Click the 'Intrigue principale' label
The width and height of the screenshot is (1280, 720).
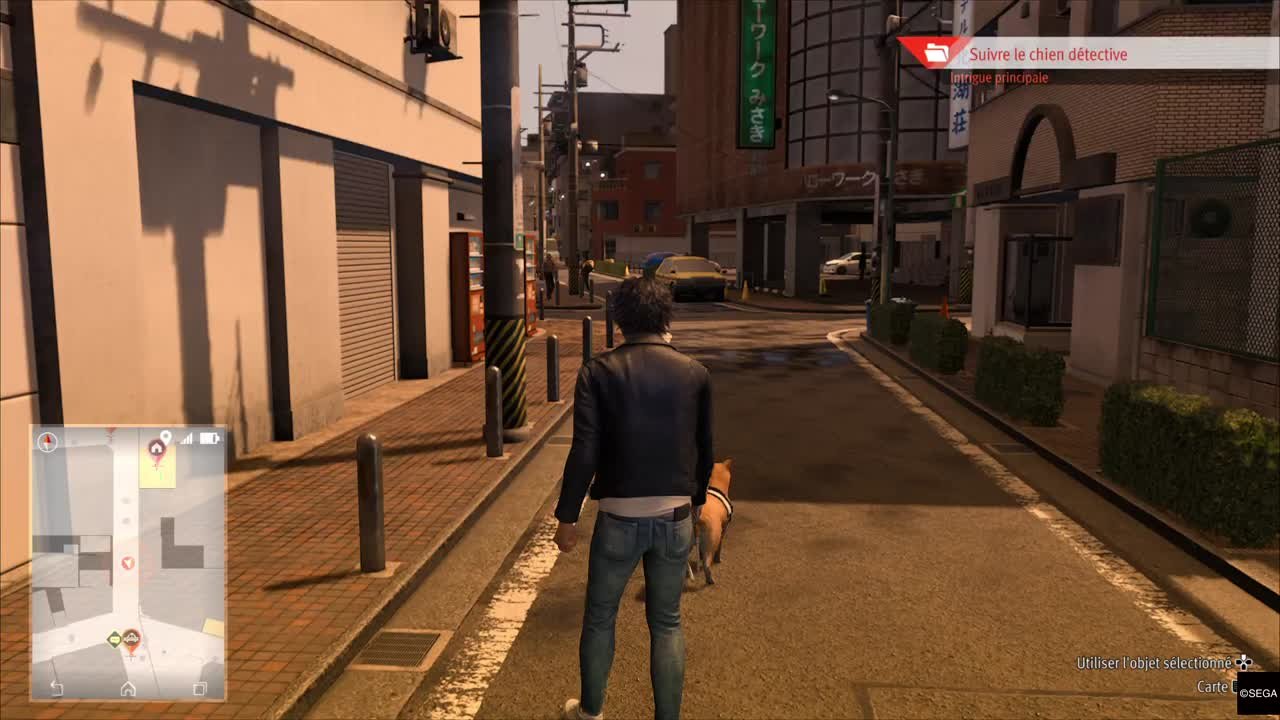click(1000, 77)
